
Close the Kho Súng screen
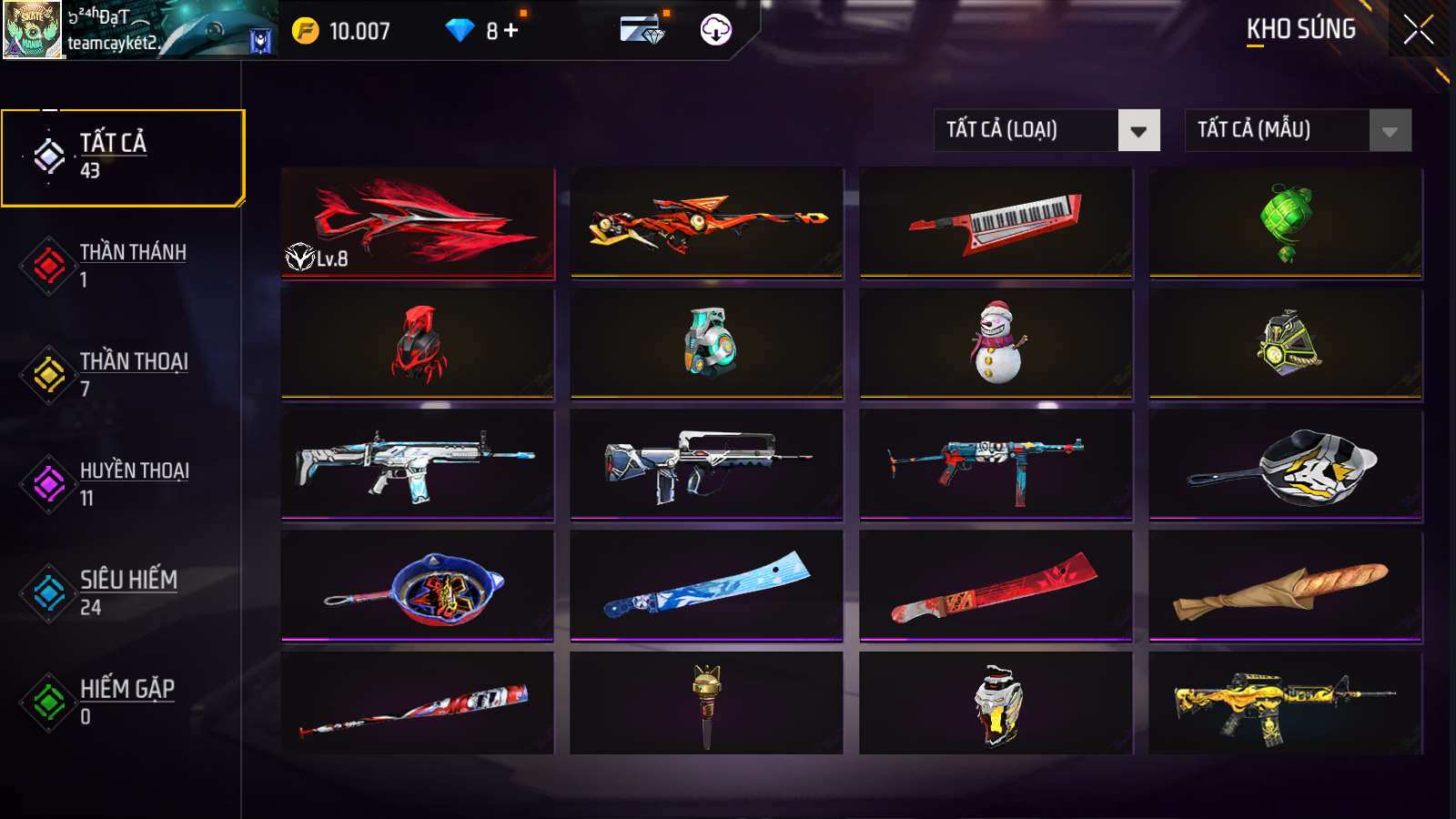[1418, 30]
